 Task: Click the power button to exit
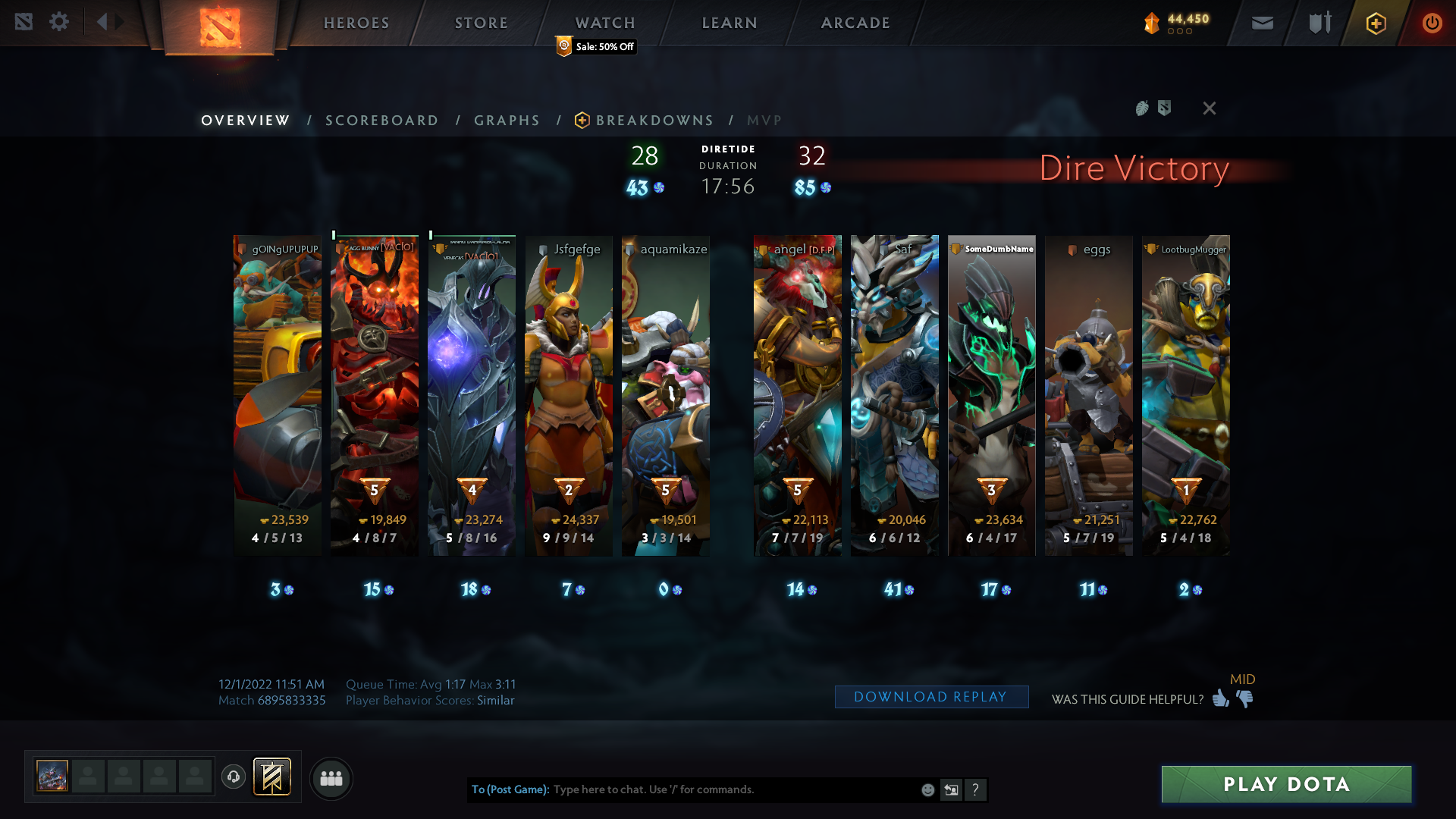click(1432, 23)
